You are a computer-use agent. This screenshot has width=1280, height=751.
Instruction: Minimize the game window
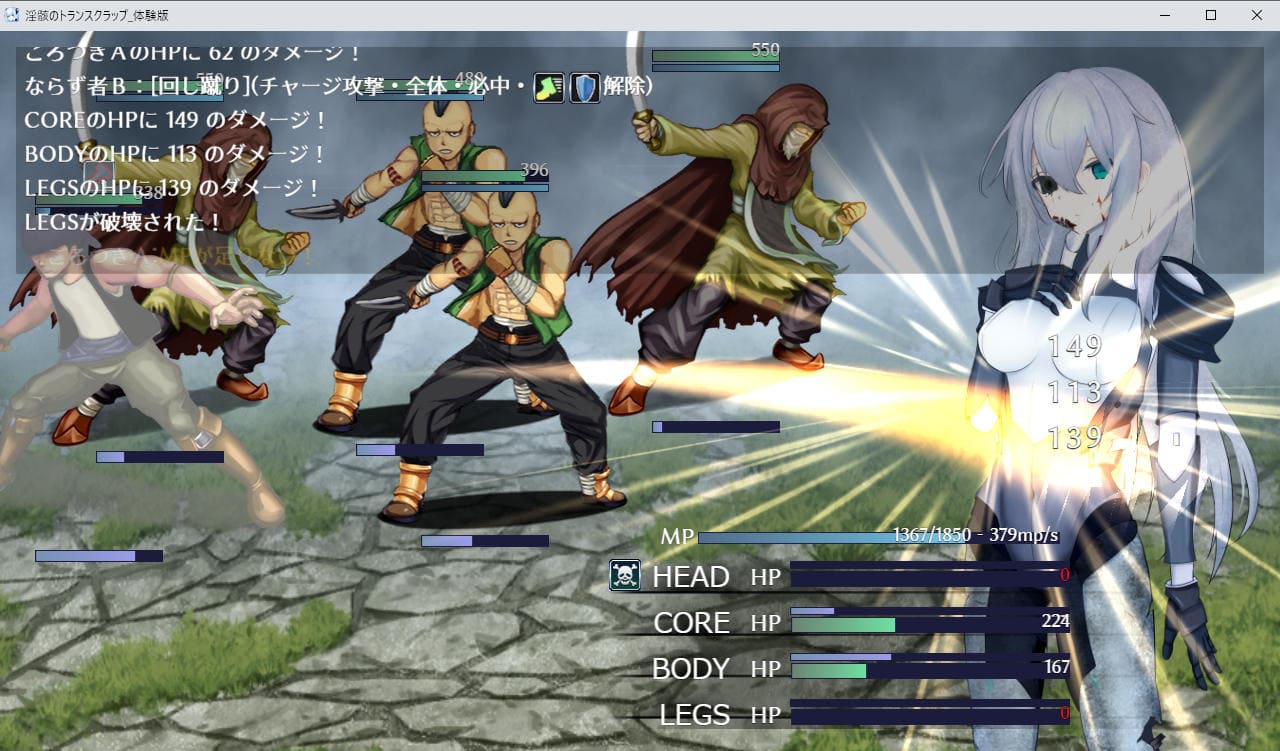1165,15
